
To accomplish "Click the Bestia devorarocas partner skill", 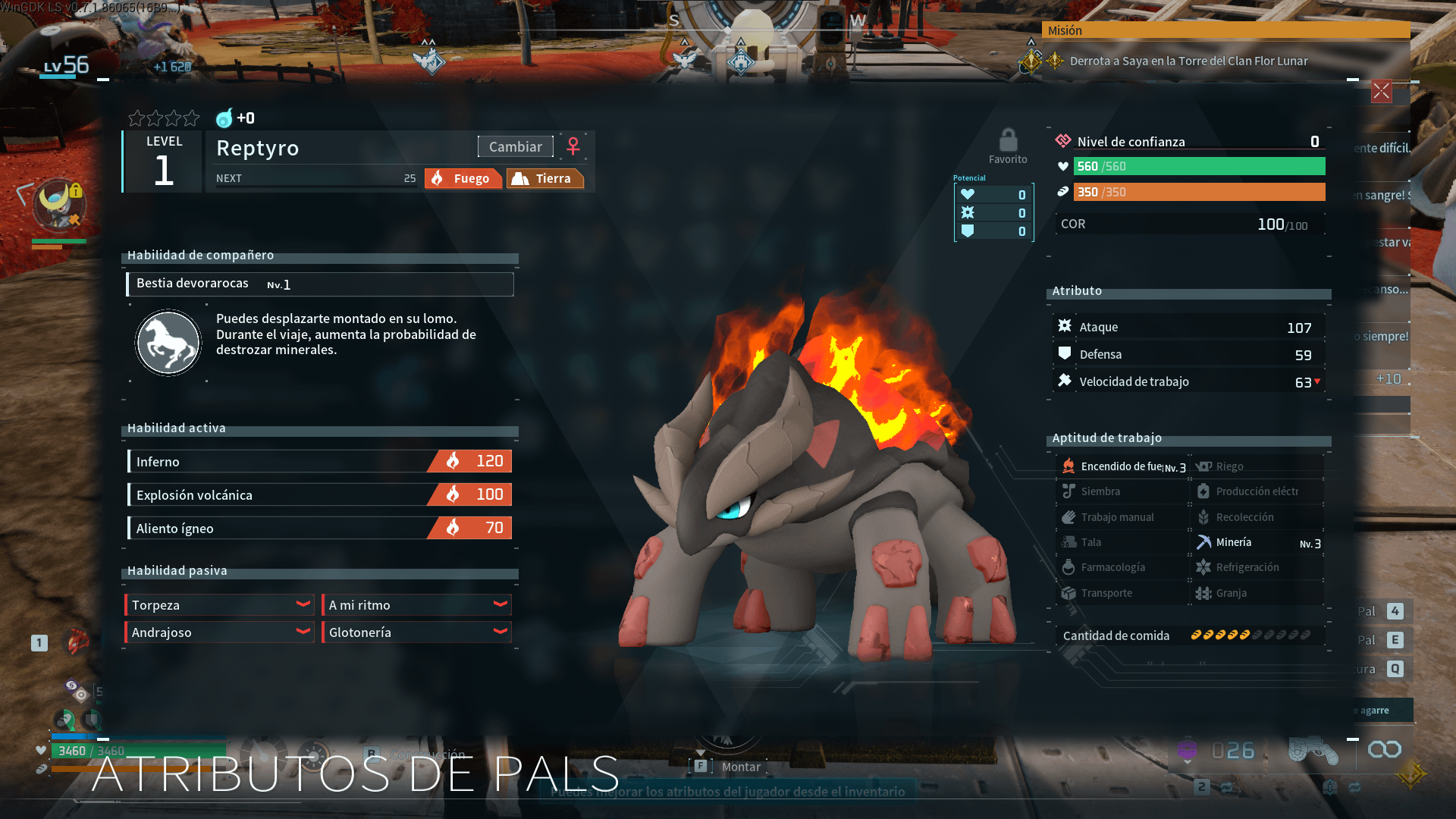I will (319, 284).
